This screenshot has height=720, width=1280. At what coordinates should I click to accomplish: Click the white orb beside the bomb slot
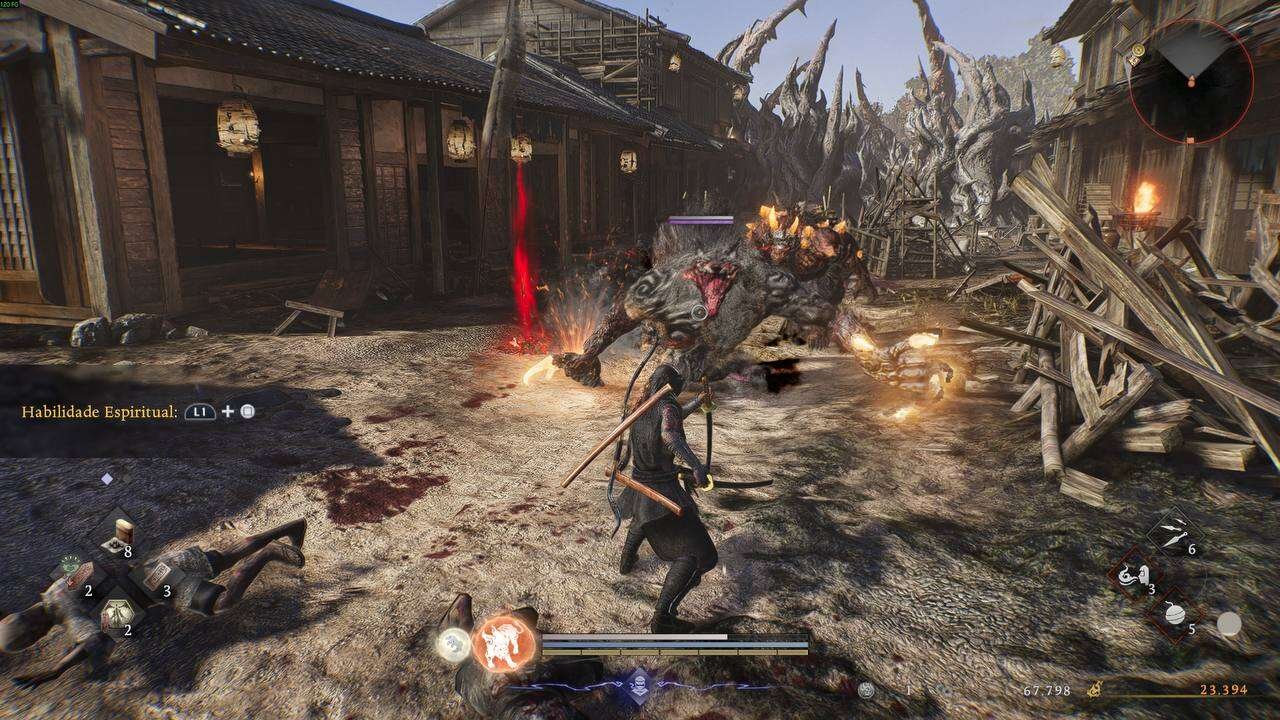[1229, 624]
